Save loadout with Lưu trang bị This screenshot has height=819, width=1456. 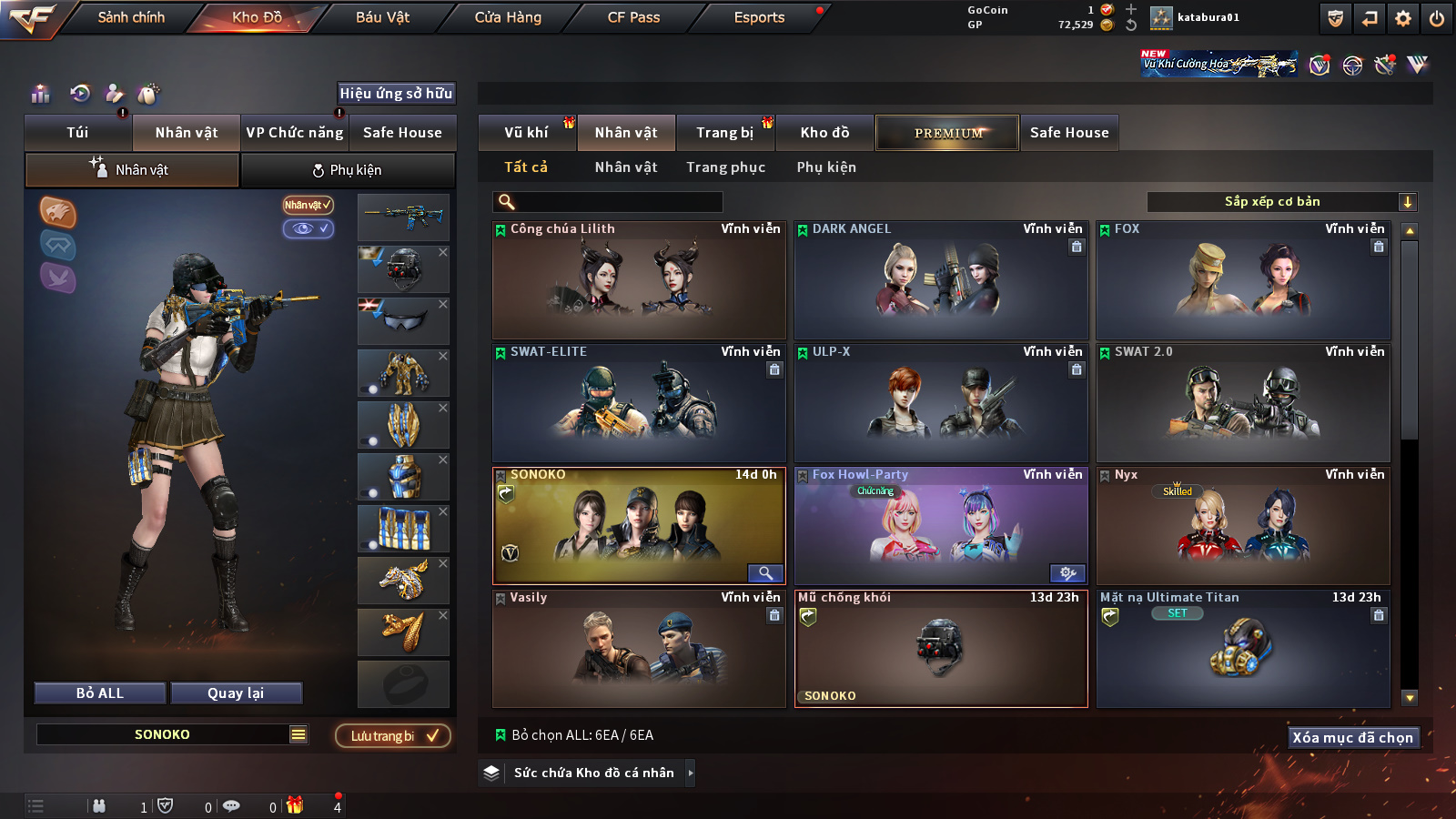[x=393, y=736]
